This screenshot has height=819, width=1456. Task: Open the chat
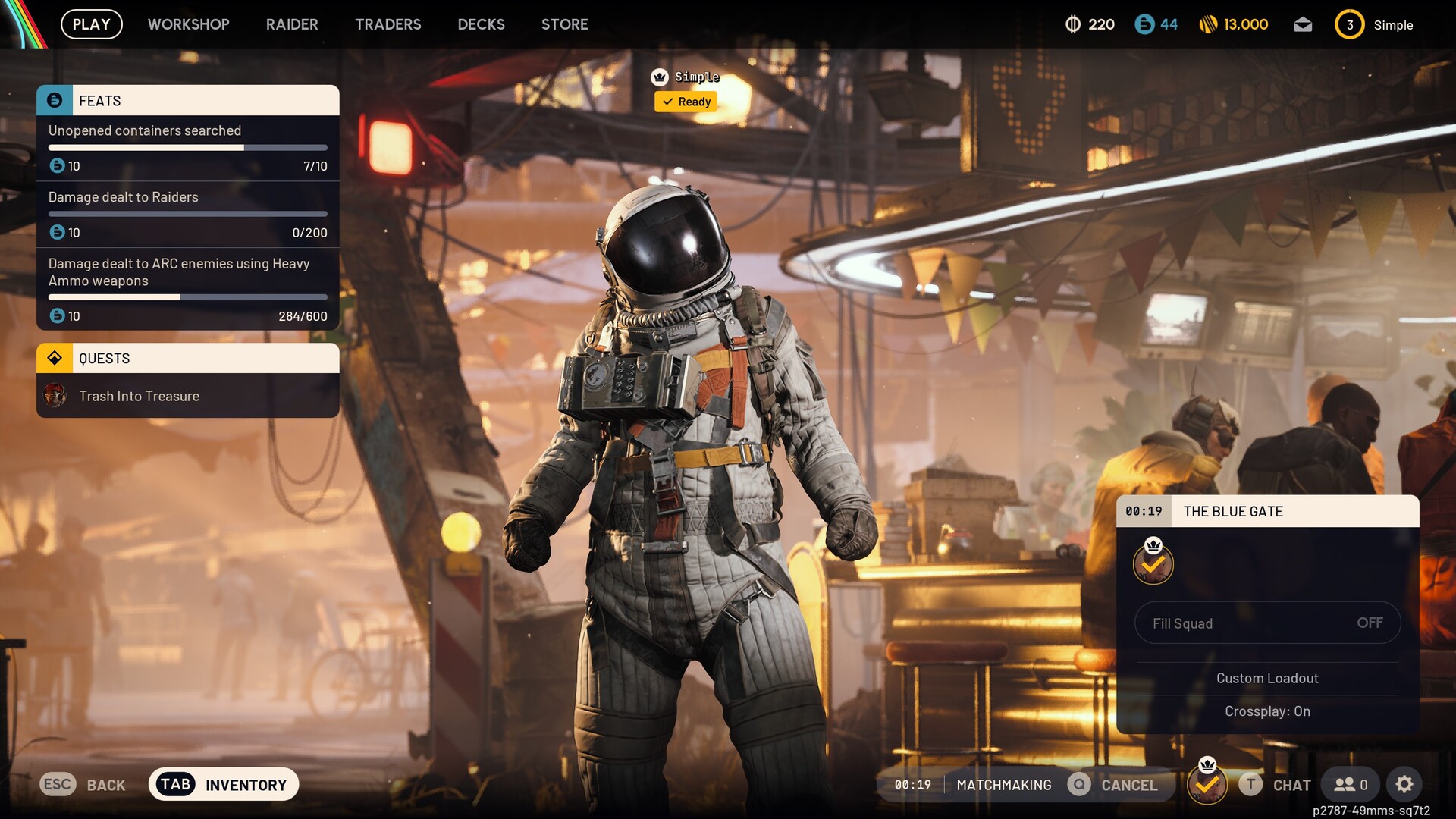tap(1276, 785)
